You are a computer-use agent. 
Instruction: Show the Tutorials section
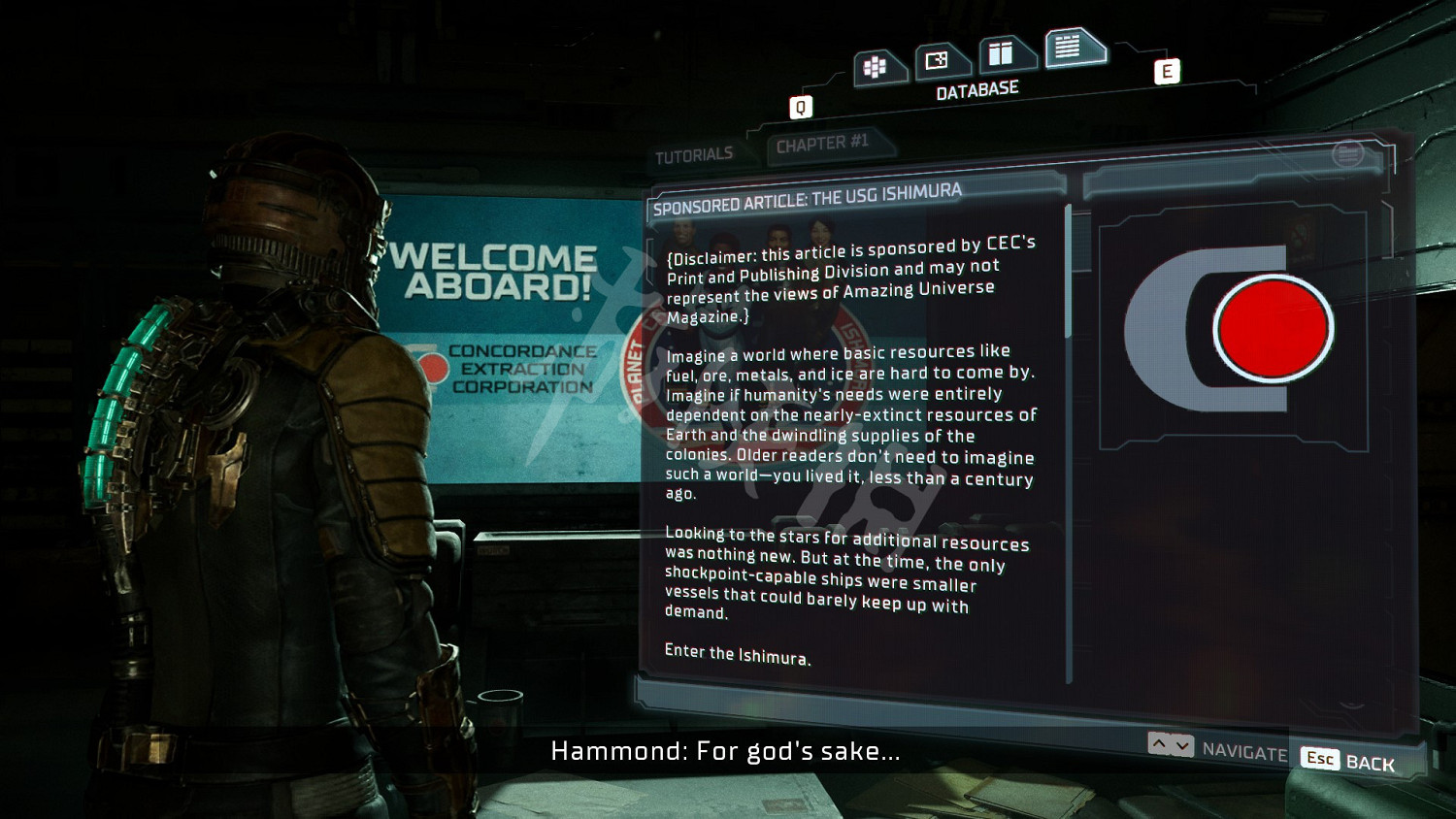coord(694,156)
